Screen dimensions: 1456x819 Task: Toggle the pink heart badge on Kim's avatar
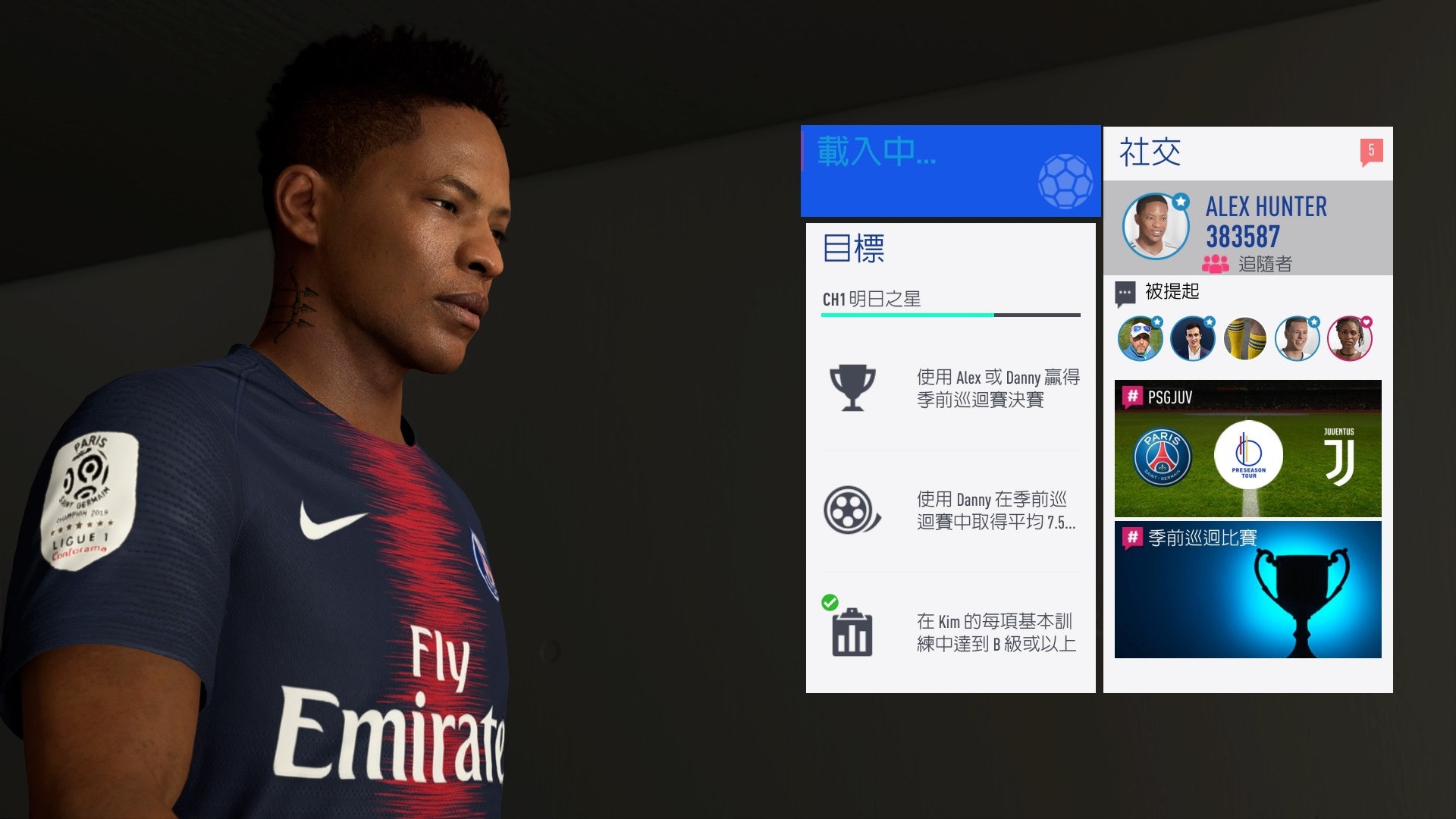click(1367, 321)
